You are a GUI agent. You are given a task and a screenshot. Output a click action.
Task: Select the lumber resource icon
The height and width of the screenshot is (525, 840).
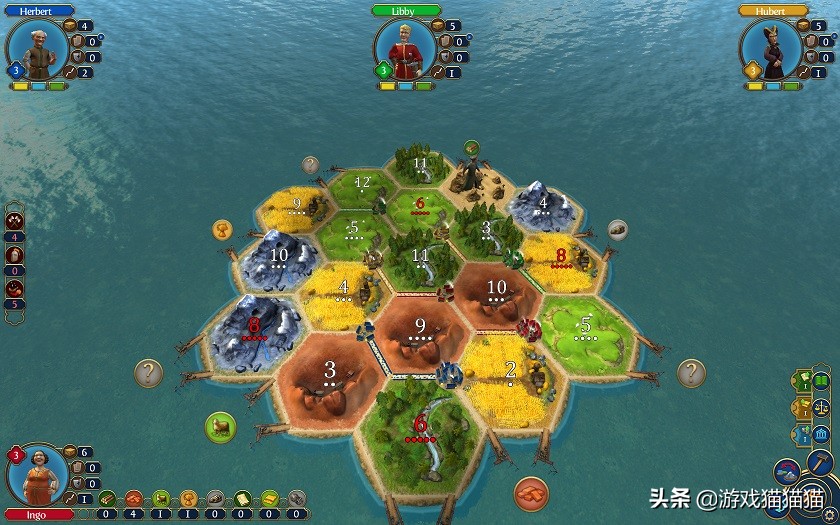pyautogui.click(x=107, y=499)
